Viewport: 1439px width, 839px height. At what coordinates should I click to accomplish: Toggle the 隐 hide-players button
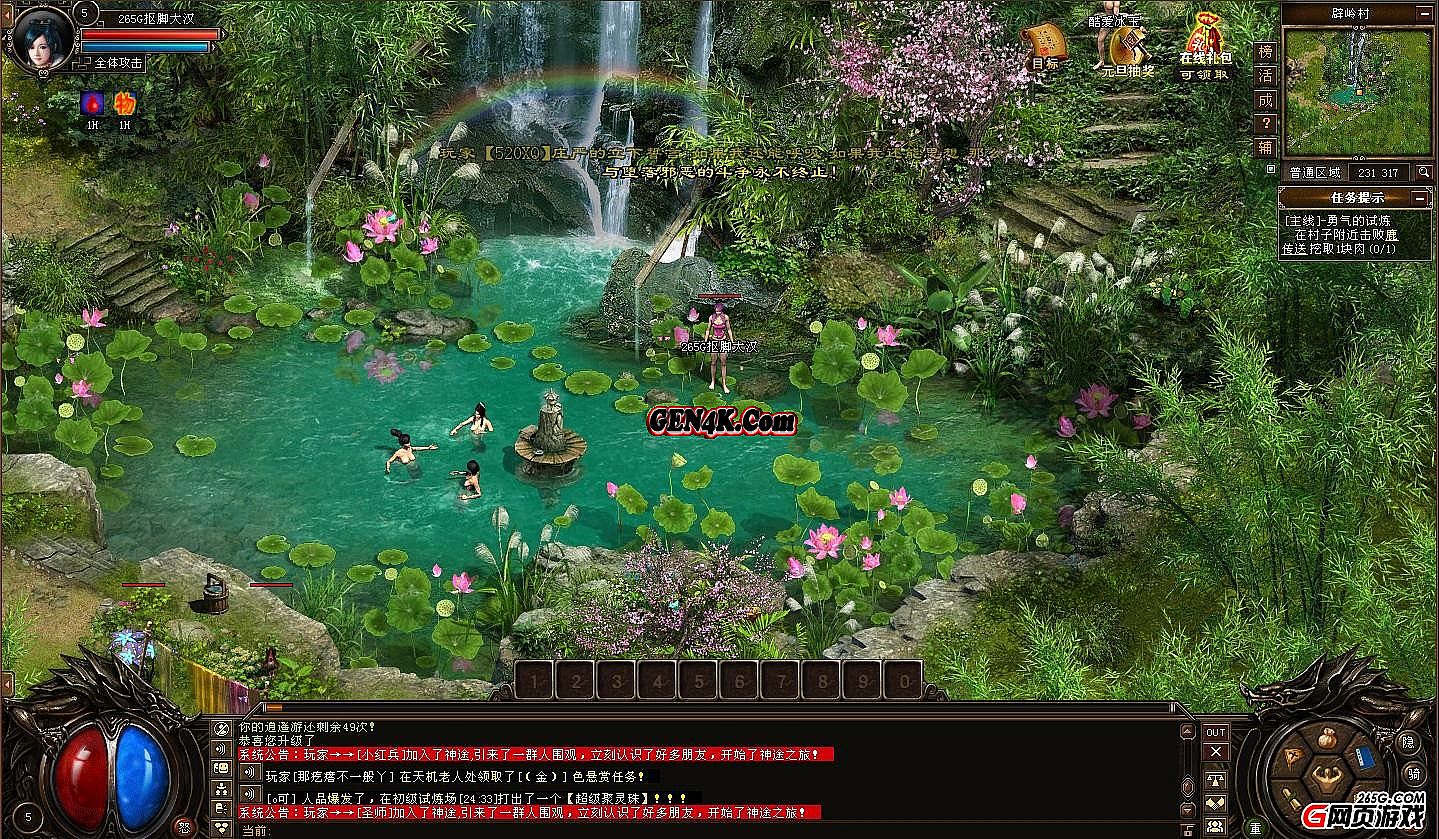(1408, 742)
